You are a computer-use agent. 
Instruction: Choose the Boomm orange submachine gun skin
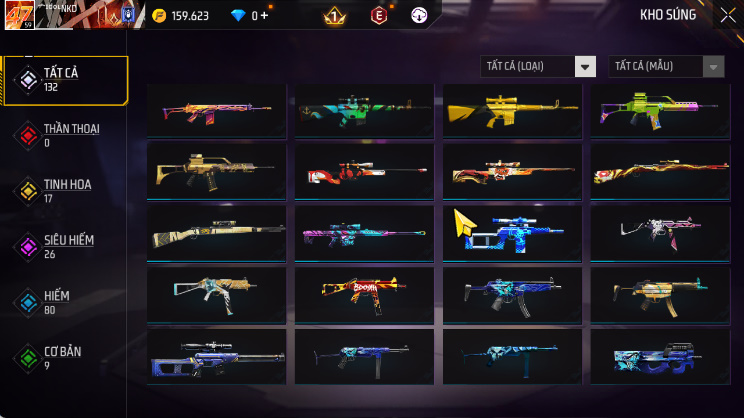364,291
